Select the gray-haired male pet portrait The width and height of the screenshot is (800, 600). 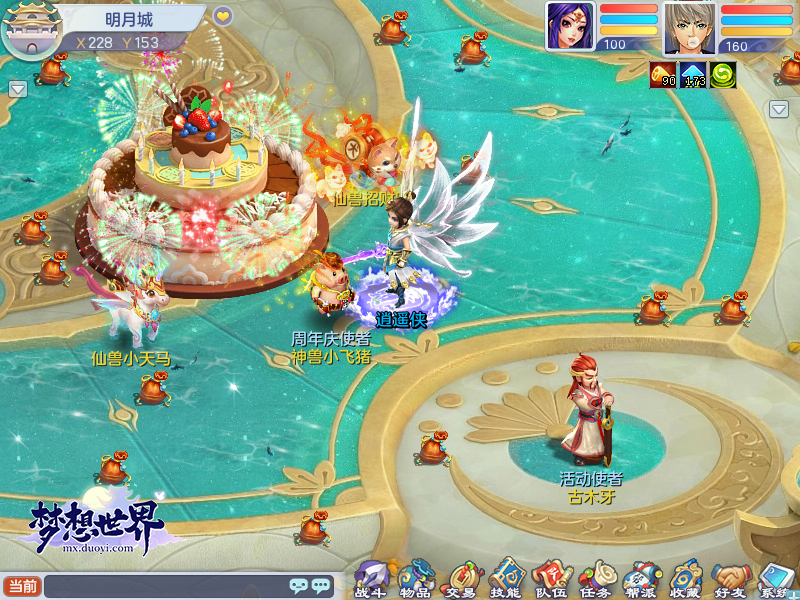tap(689, 27)
